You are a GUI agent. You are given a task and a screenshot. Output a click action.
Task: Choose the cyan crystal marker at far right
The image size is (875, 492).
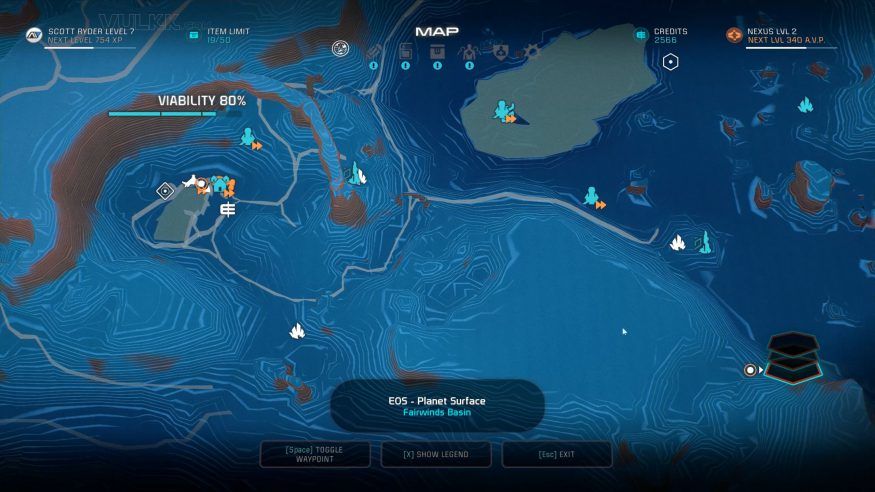(x=805, y=105)
